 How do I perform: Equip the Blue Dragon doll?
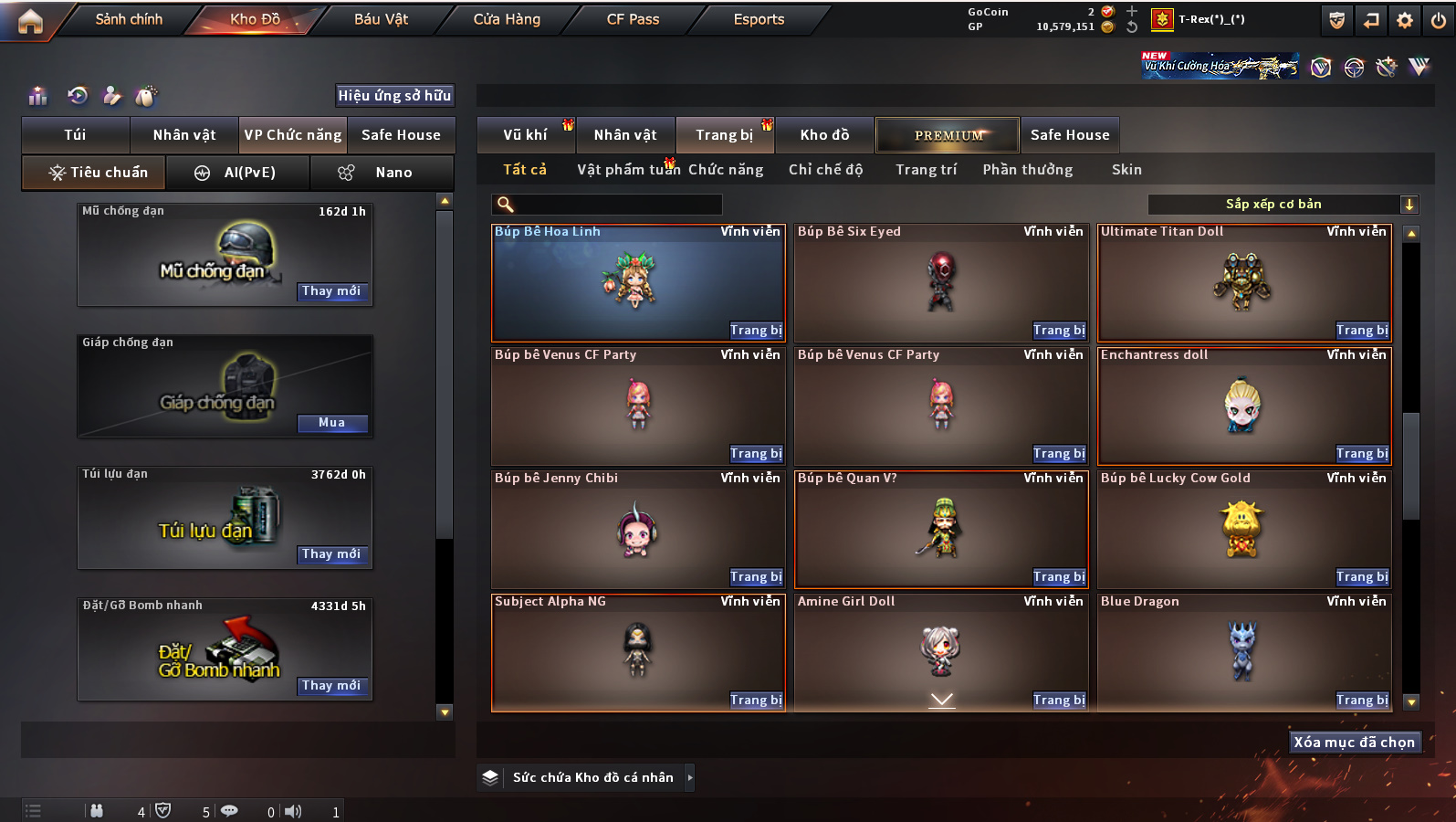pos(1361,701)
